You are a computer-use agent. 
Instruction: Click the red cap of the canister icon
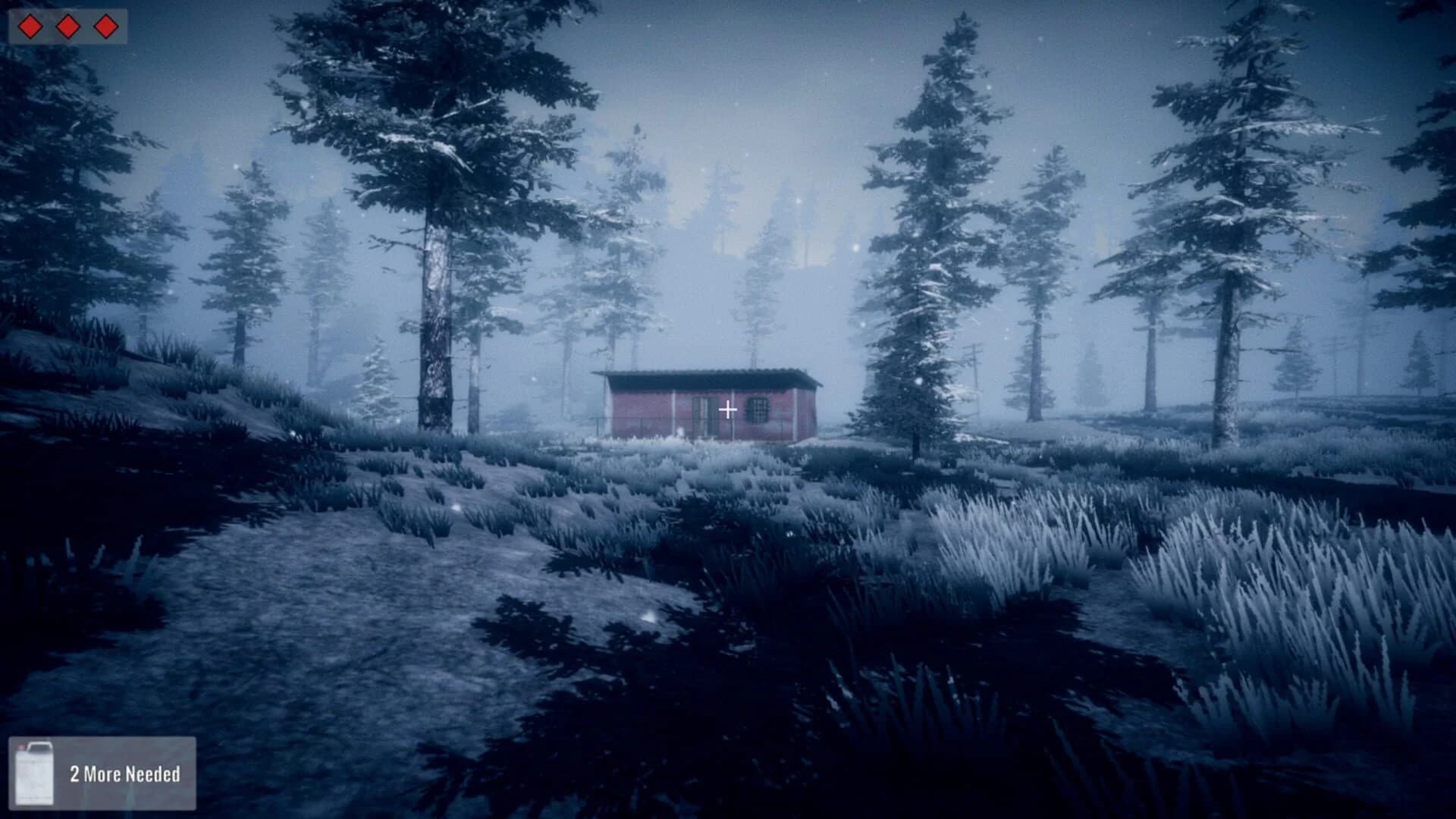click(x=21, y=745)
